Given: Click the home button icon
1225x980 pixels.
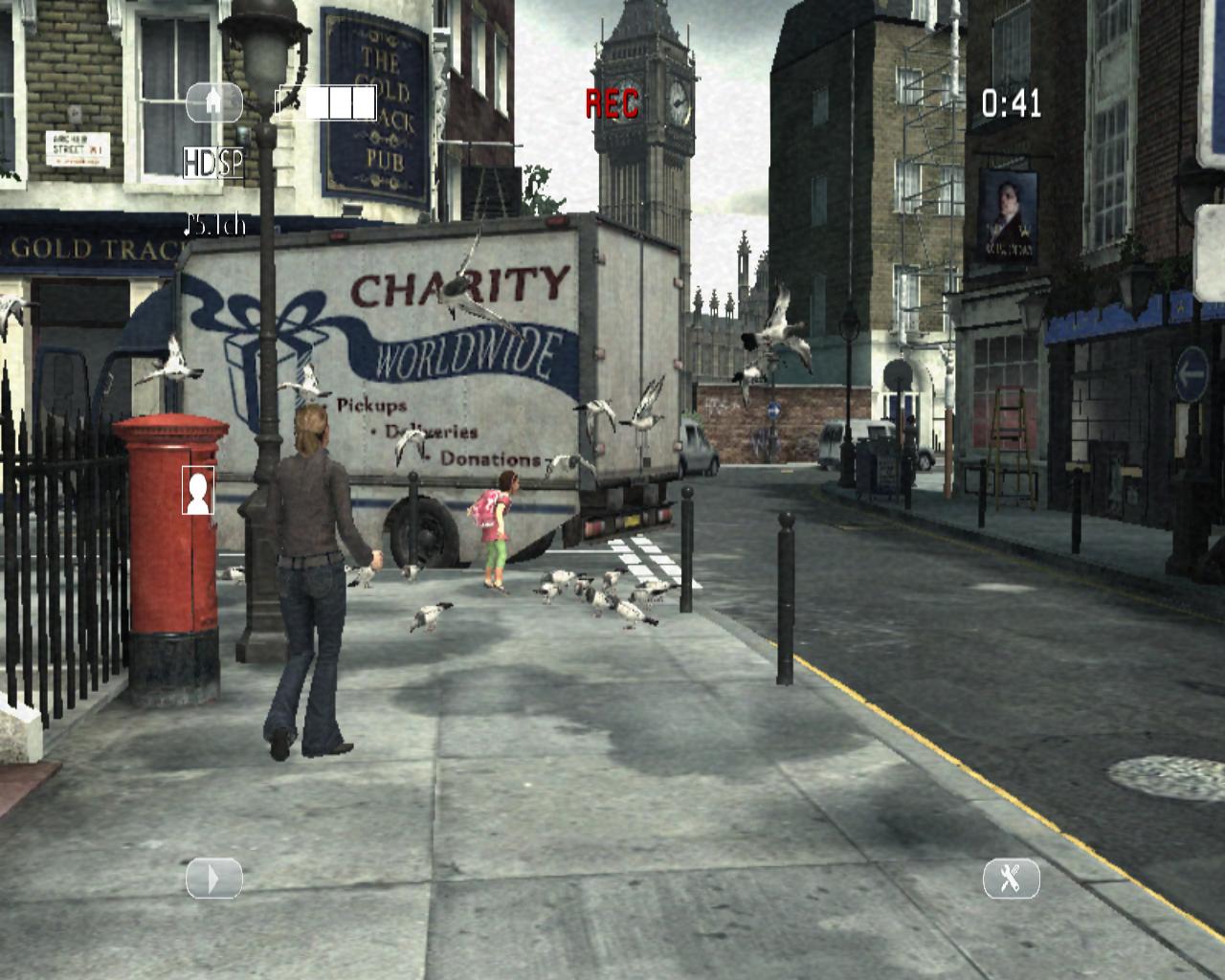Looking at the screenshot, I should 213,102.
